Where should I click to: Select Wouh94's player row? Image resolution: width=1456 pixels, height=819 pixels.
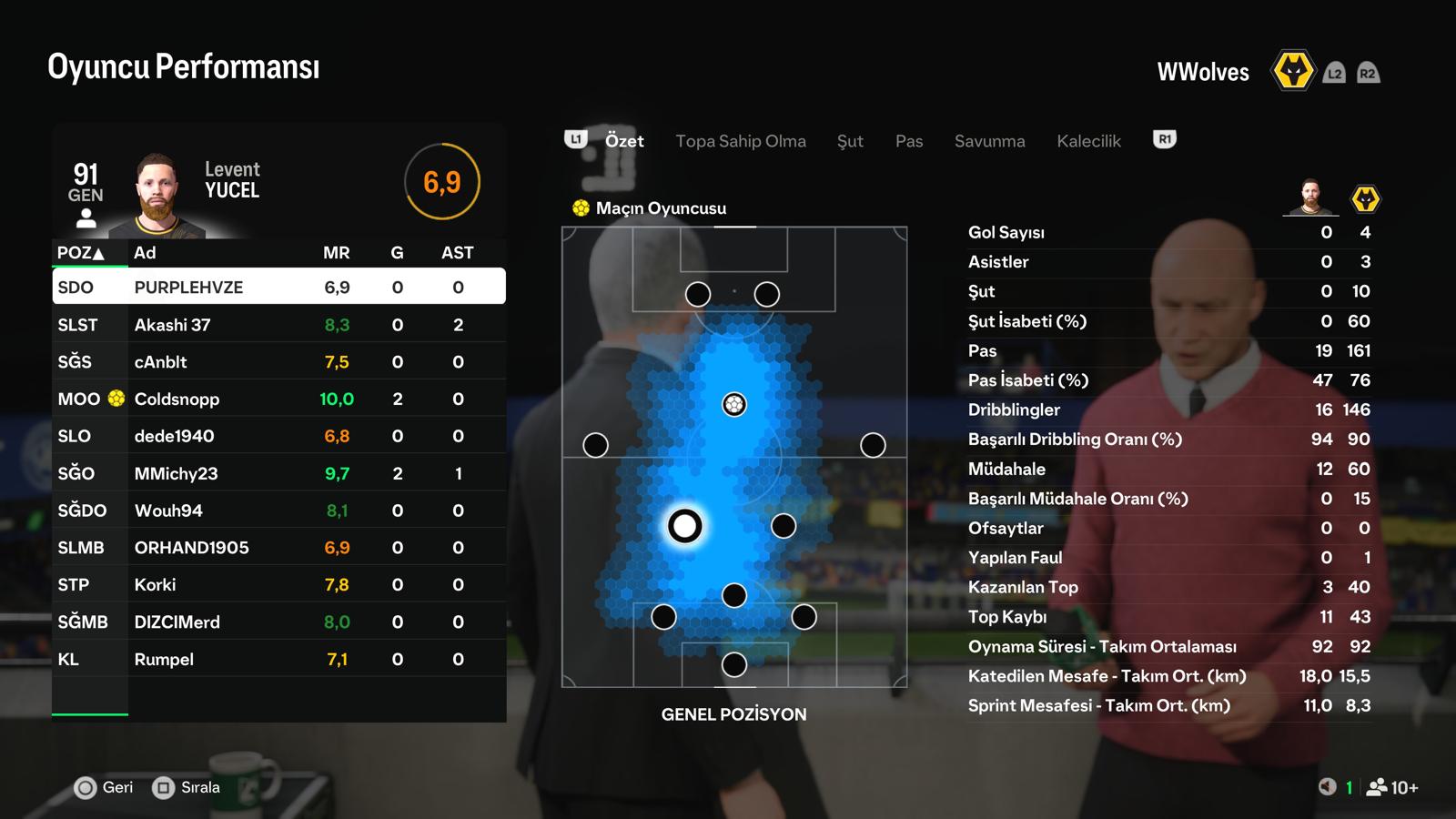pyautogui.click(x=278, y=511)
